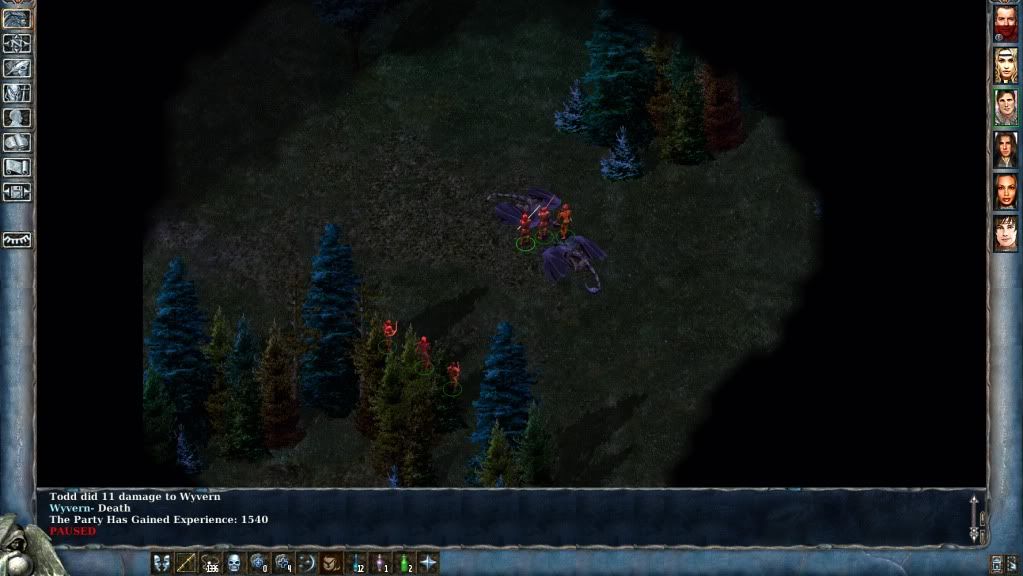Select the blonde woman's portrait
Viewport: 1023px width, 576px height.
[1005, 65]
